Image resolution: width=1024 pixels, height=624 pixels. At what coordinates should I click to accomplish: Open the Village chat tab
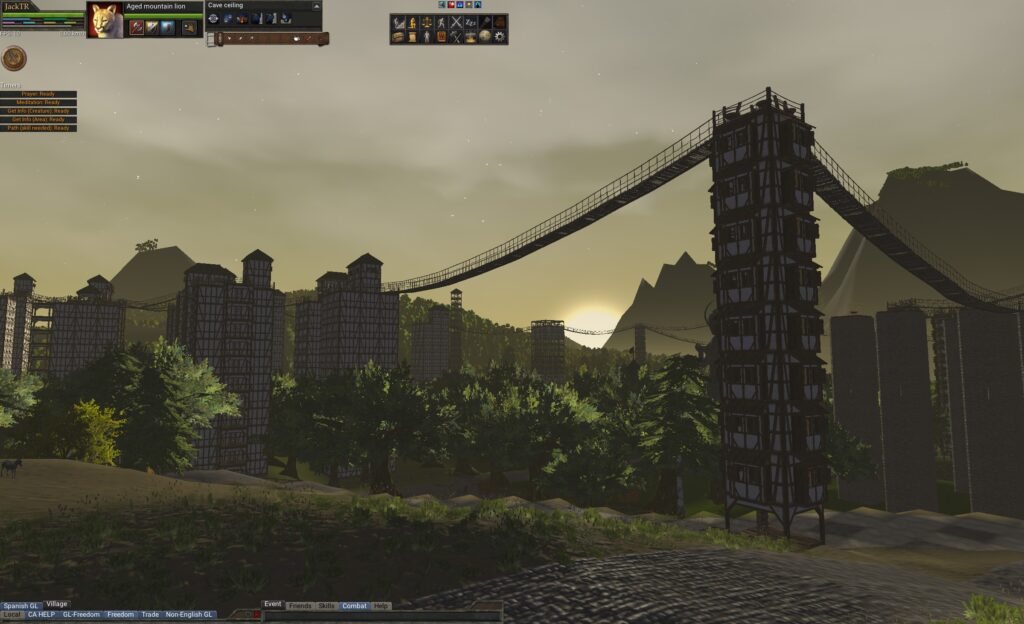click(57, 604)
